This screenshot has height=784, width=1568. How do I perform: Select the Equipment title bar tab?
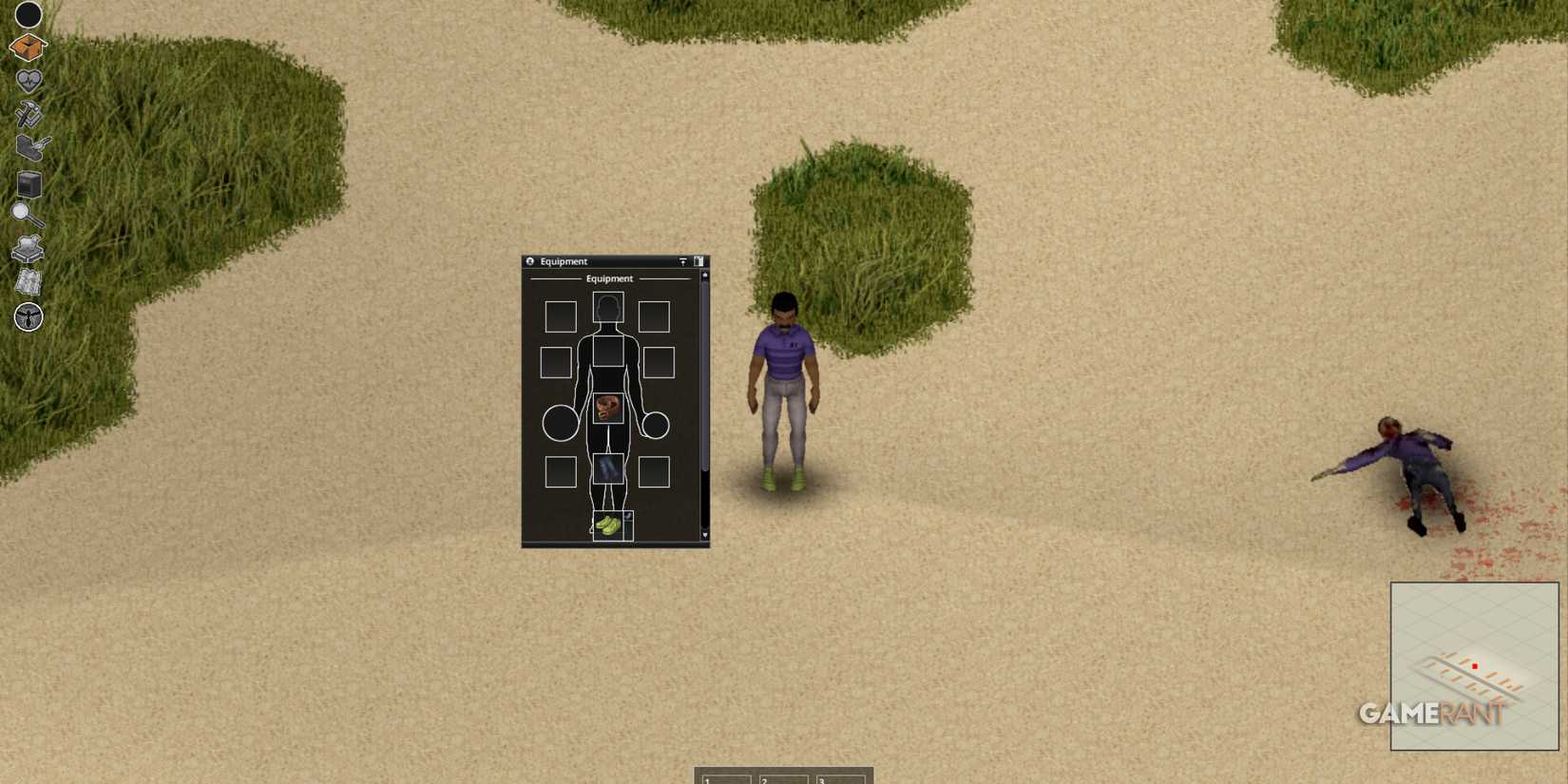pyautogui.click(x=570, y=261)
